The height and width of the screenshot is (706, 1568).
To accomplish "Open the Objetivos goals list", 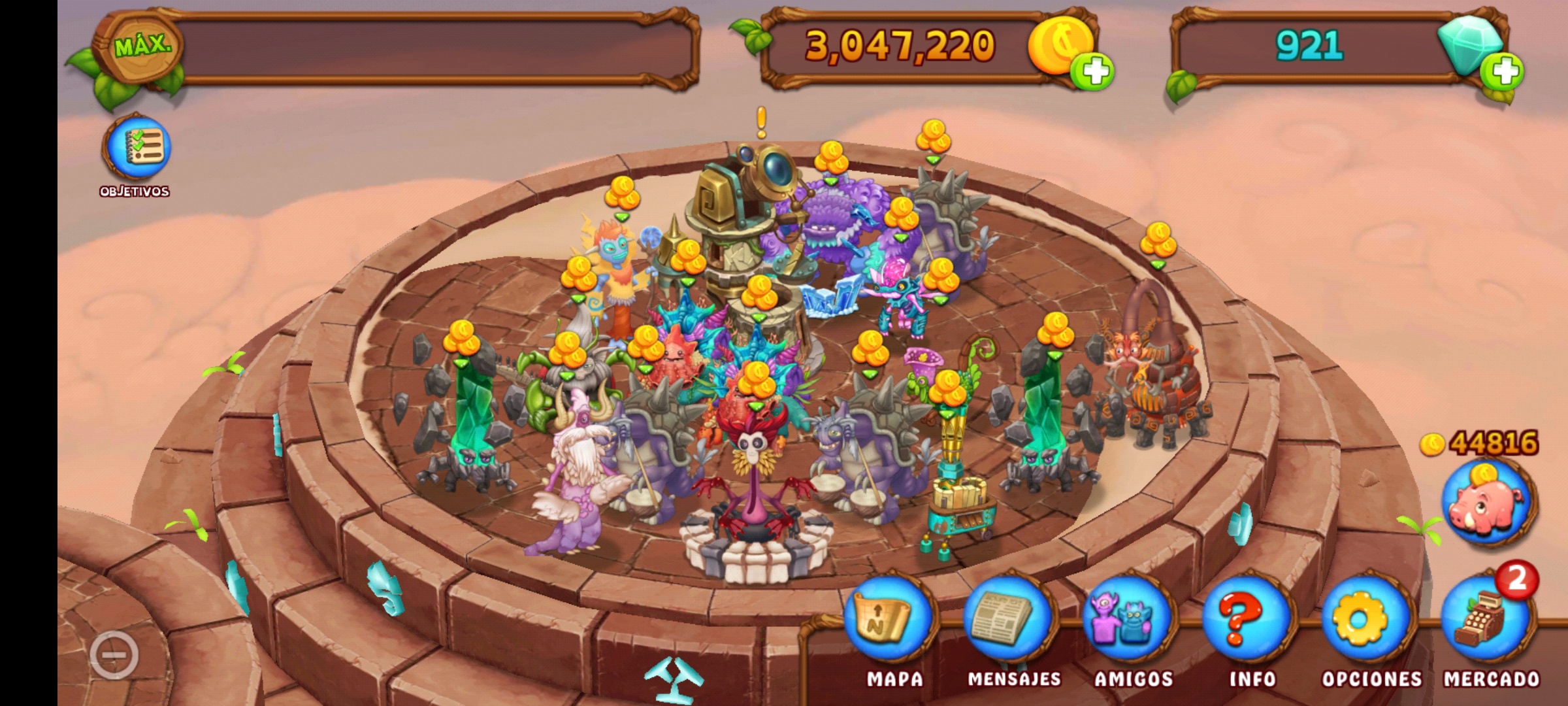I will pos(136,148).
